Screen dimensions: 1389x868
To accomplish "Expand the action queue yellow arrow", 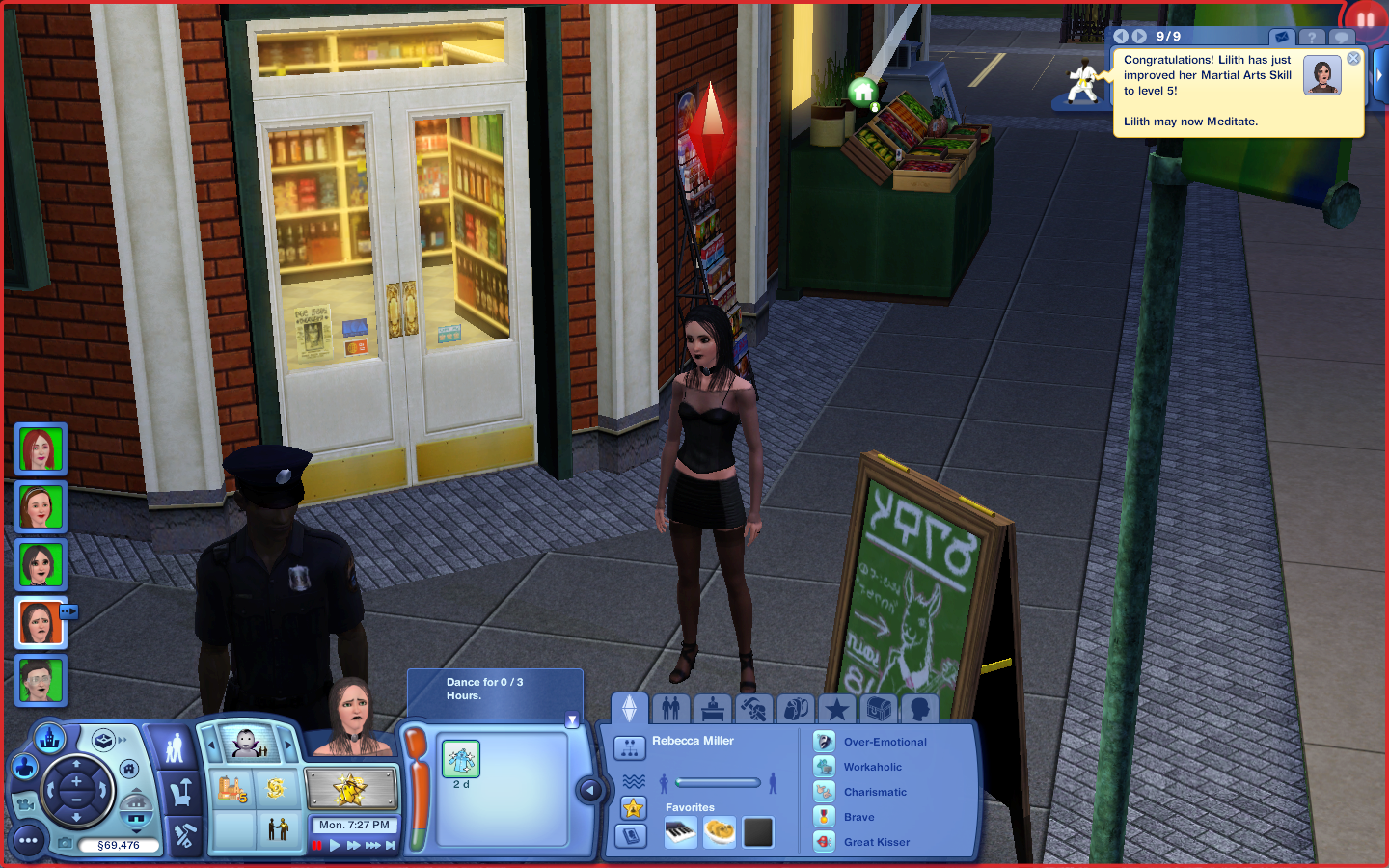I will 572,718.
